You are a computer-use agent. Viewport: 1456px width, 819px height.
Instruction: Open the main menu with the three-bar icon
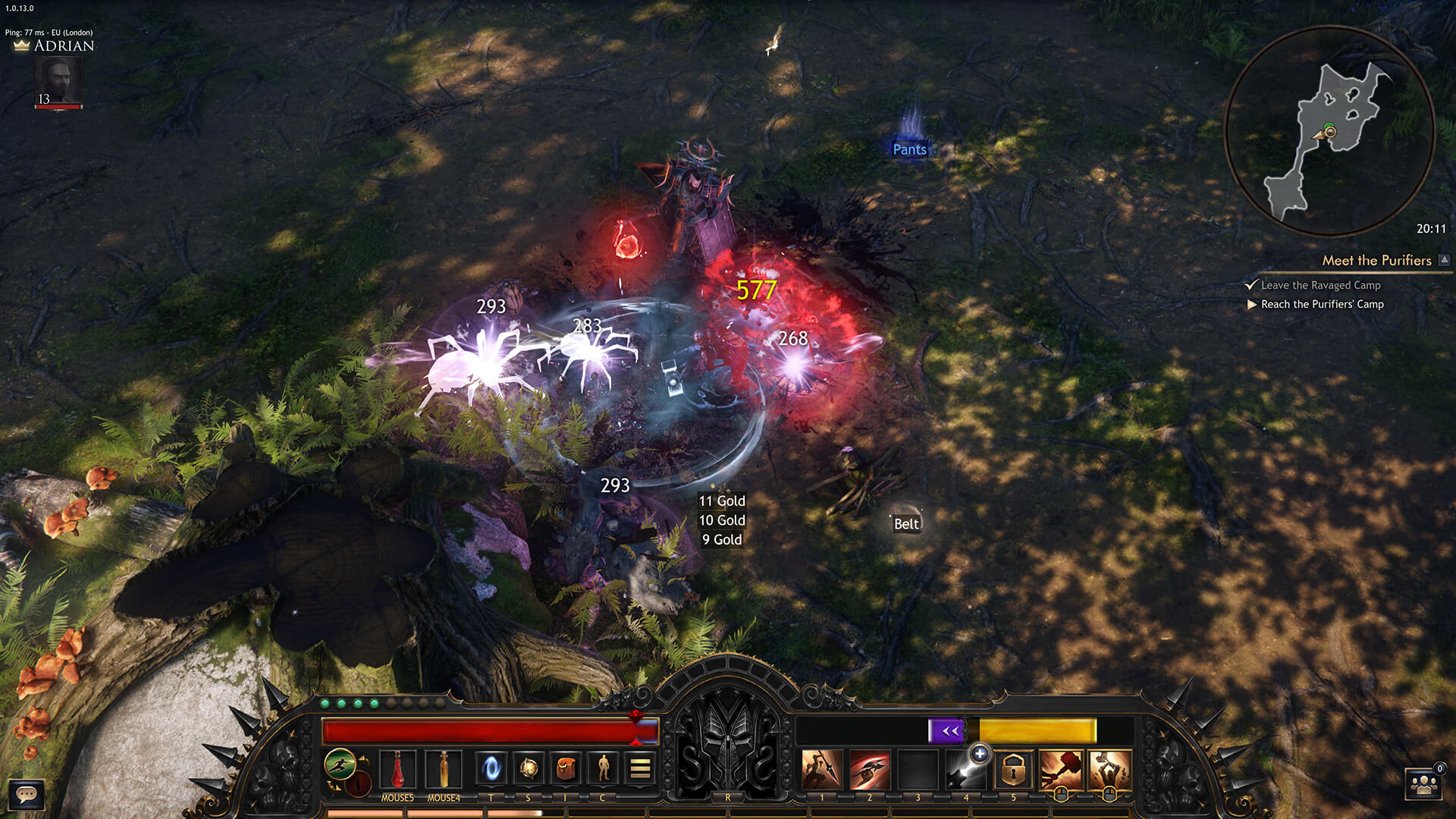tap(640, 769)
